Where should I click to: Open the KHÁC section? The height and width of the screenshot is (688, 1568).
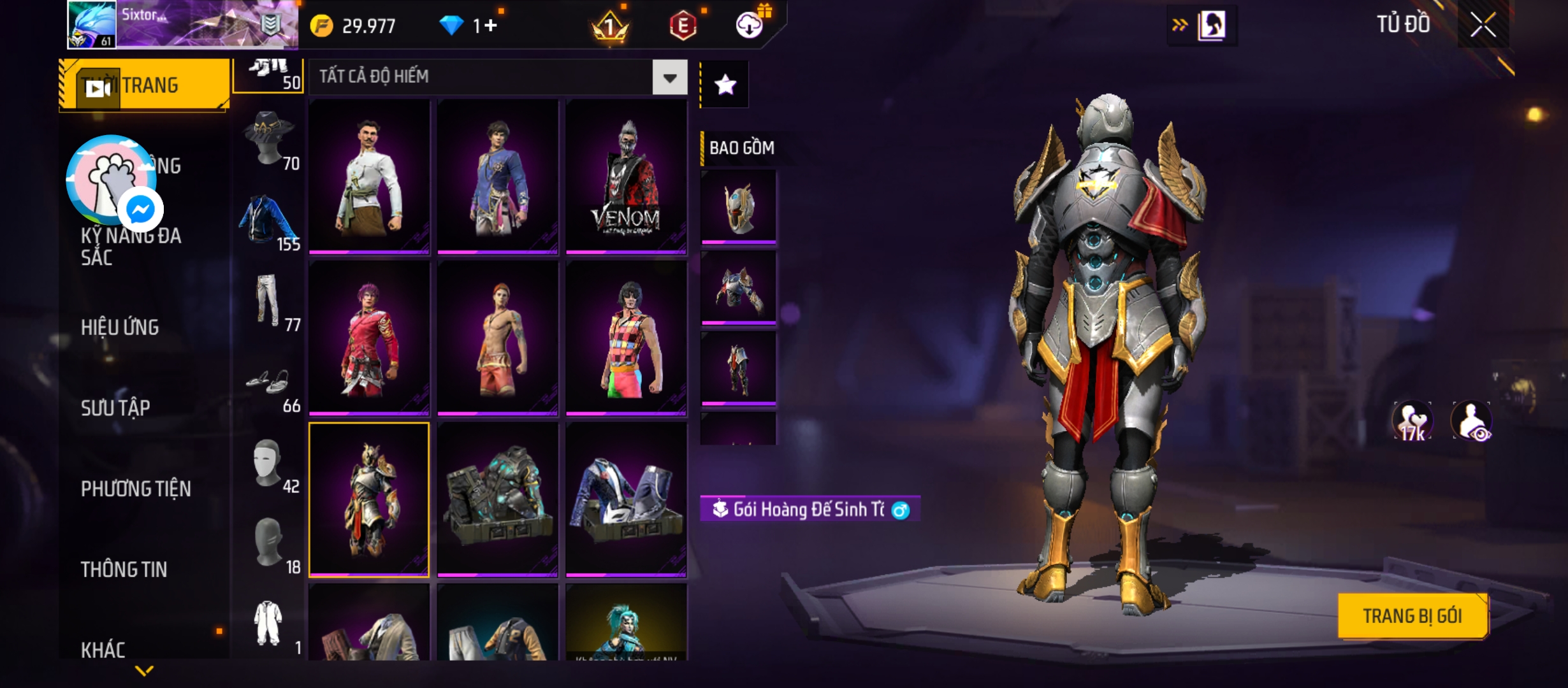103,650
